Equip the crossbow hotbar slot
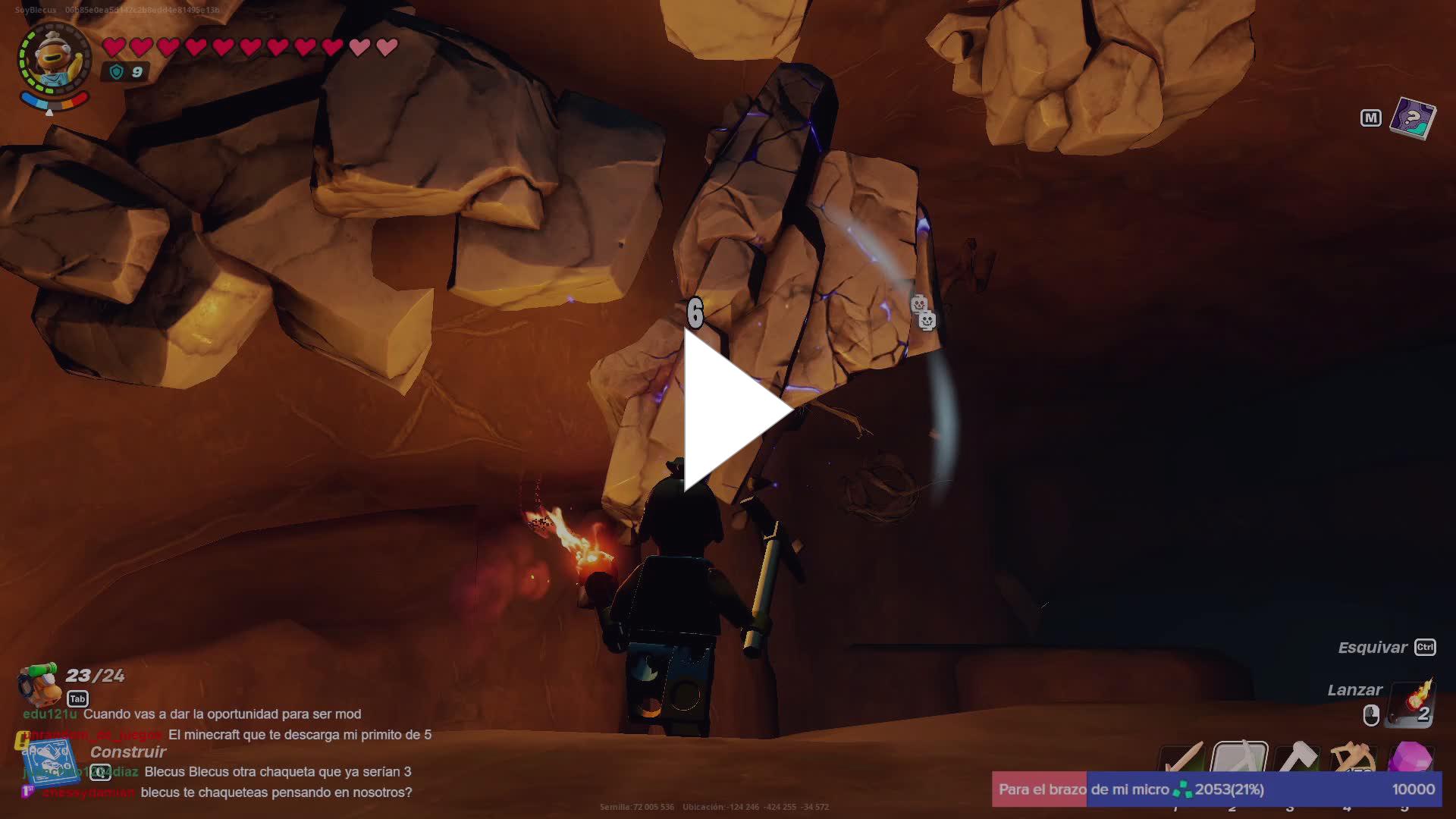This screenshot has width=1456, height=819. pos(1354,758)
